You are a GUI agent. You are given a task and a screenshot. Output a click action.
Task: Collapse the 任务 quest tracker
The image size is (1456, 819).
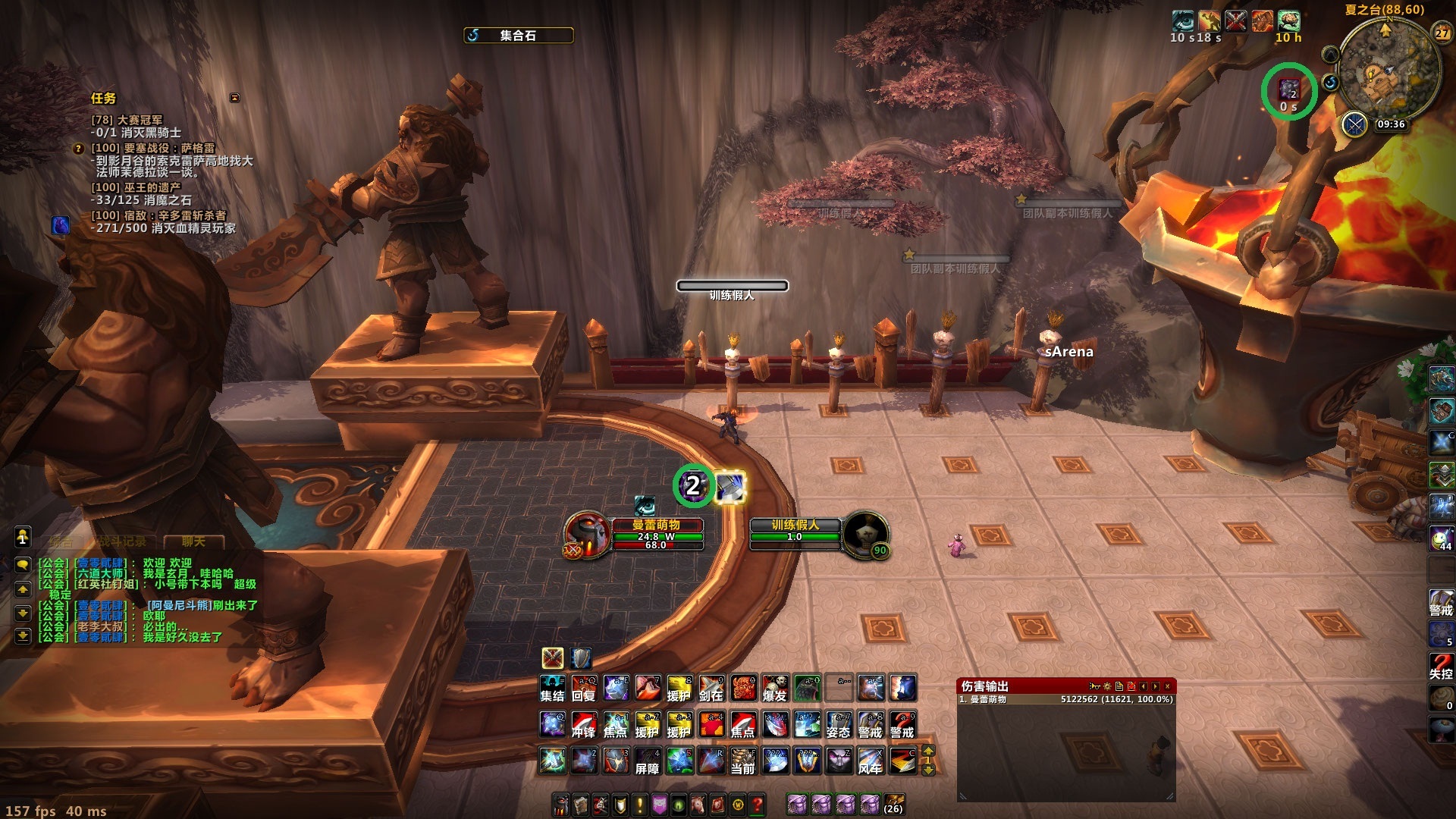234,98
